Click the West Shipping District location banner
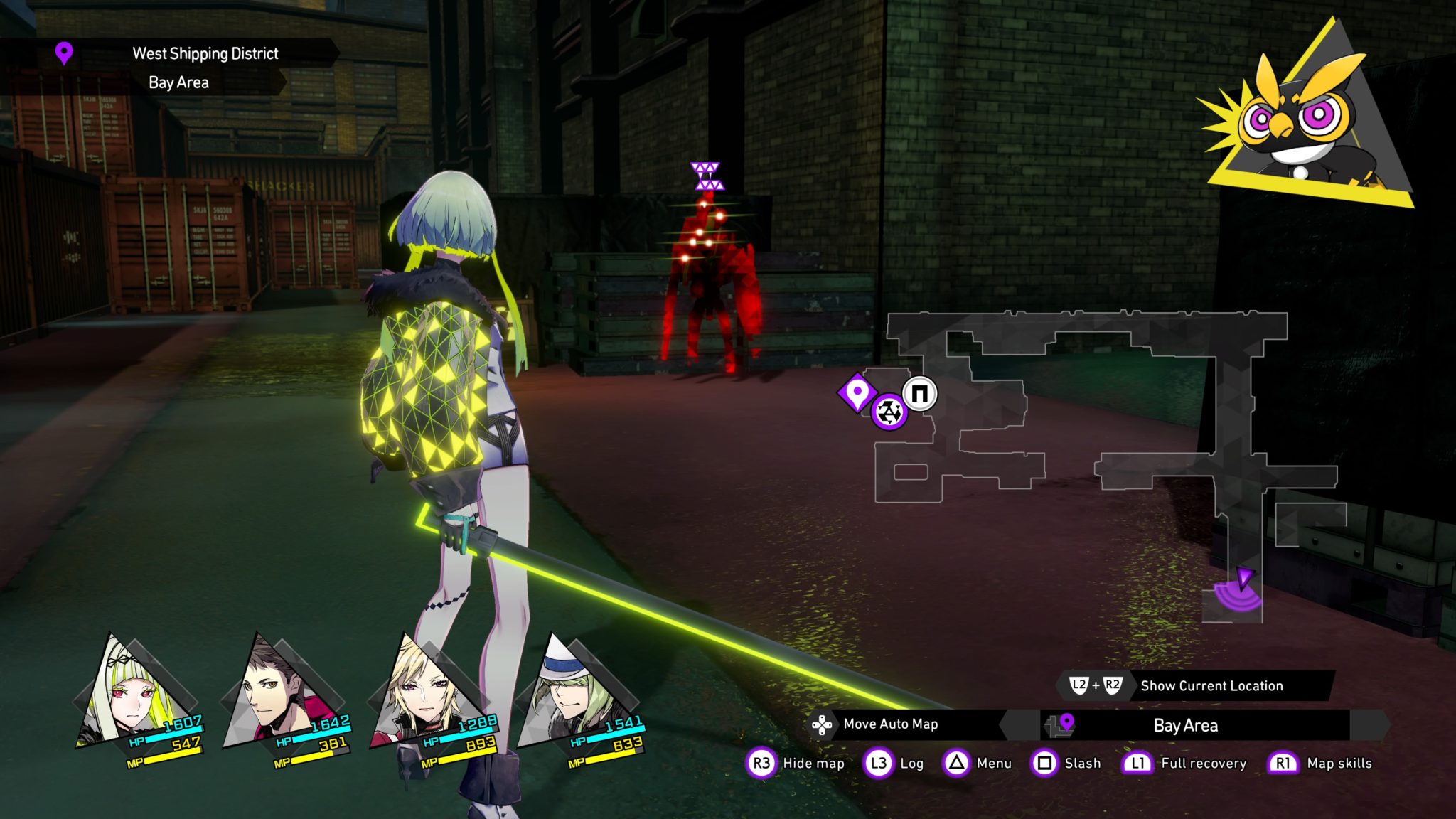 (205, 53)
